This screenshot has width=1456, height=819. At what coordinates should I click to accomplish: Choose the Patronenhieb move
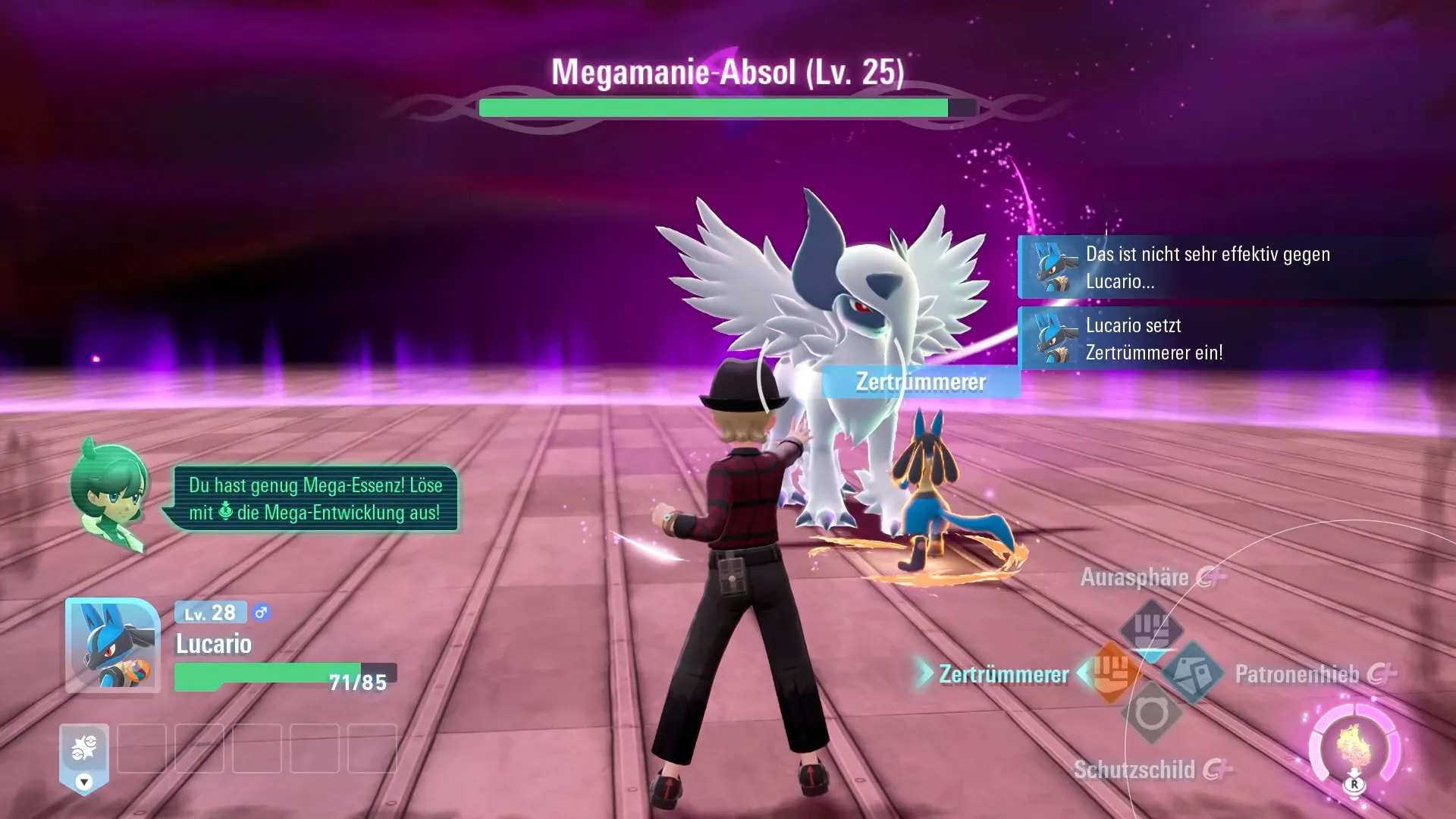tap(1192, 672)
